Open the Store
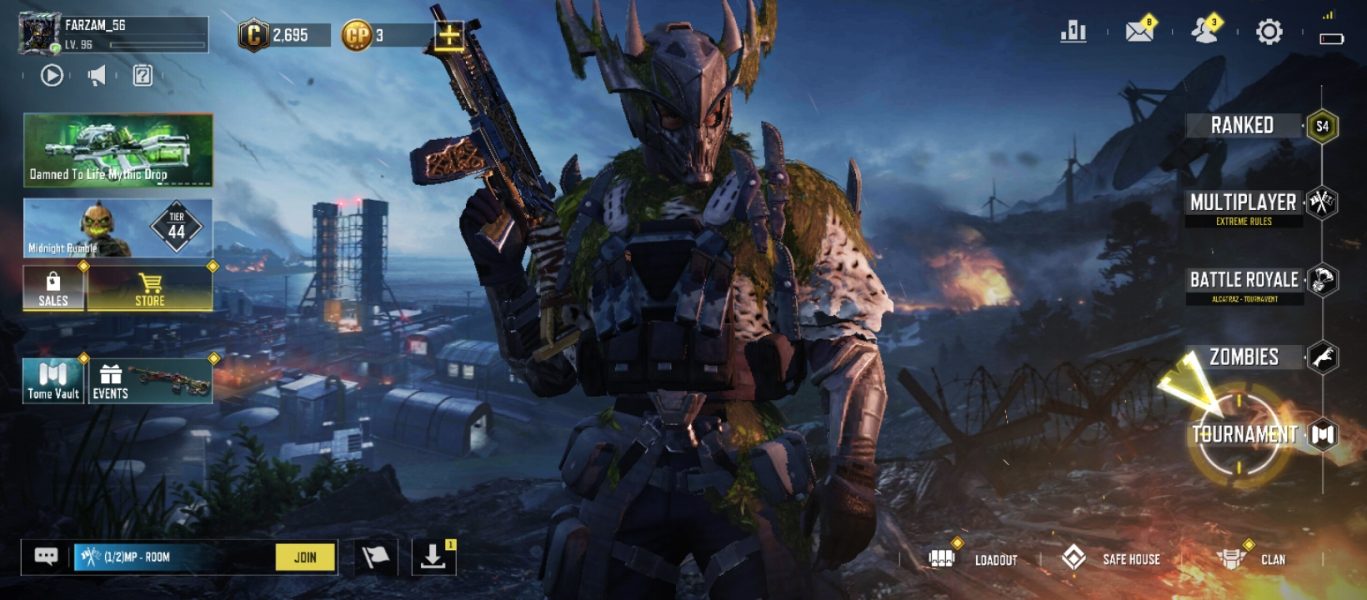This screenshot has width=1367, height=600. (150, 288)
